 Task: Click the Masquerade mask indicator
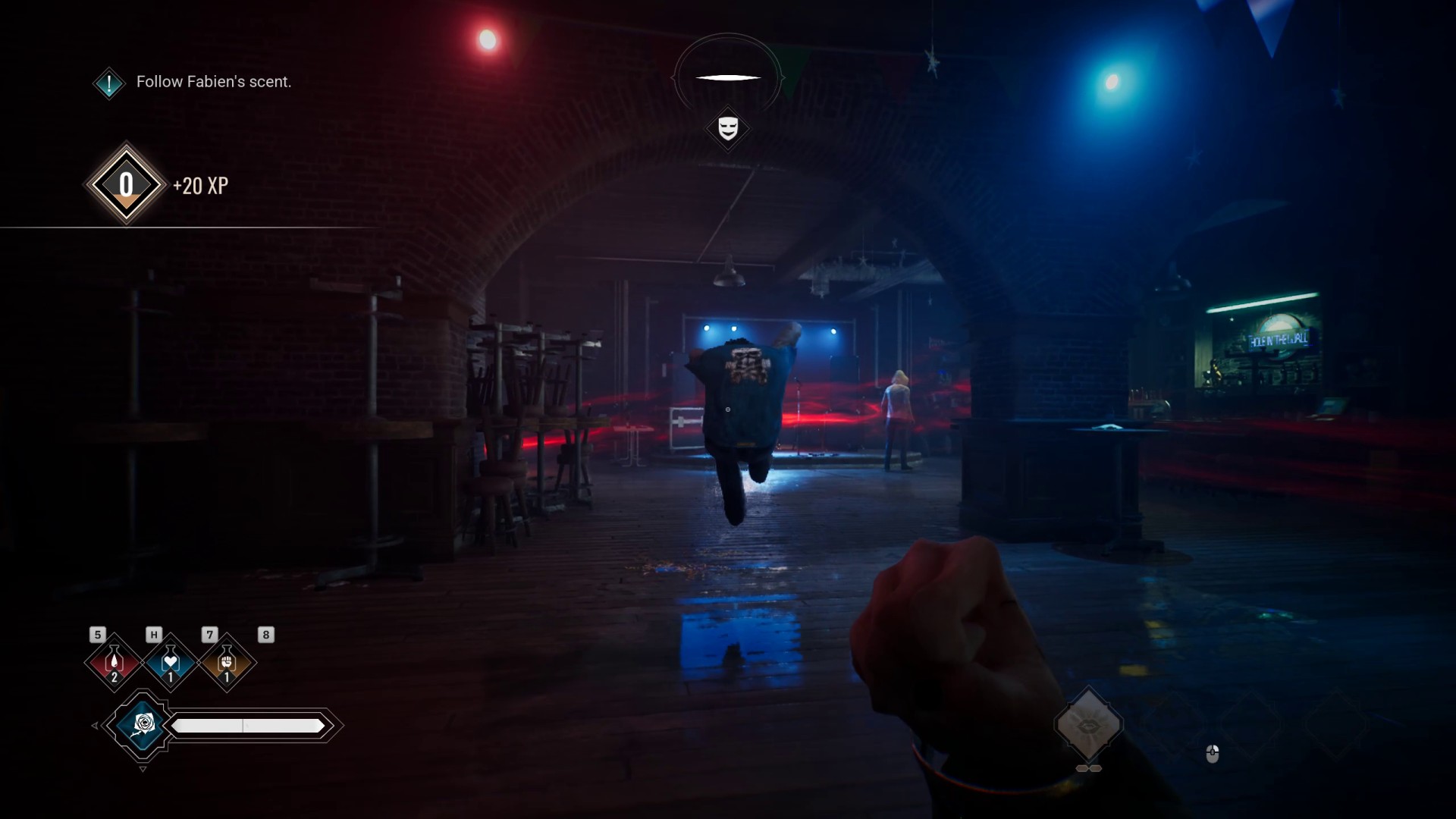(728, 127)
